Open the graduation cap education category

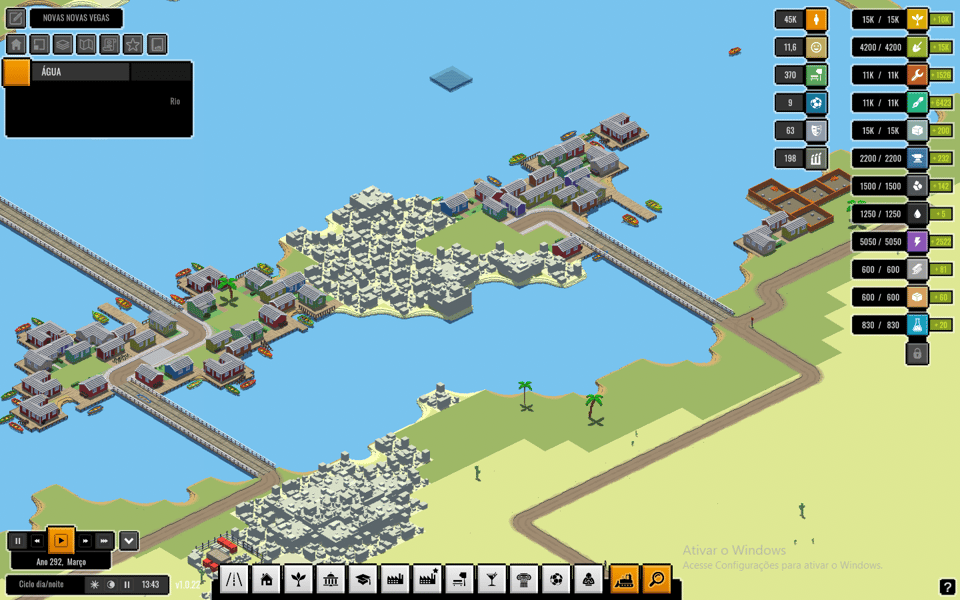[x=362, y=579]
